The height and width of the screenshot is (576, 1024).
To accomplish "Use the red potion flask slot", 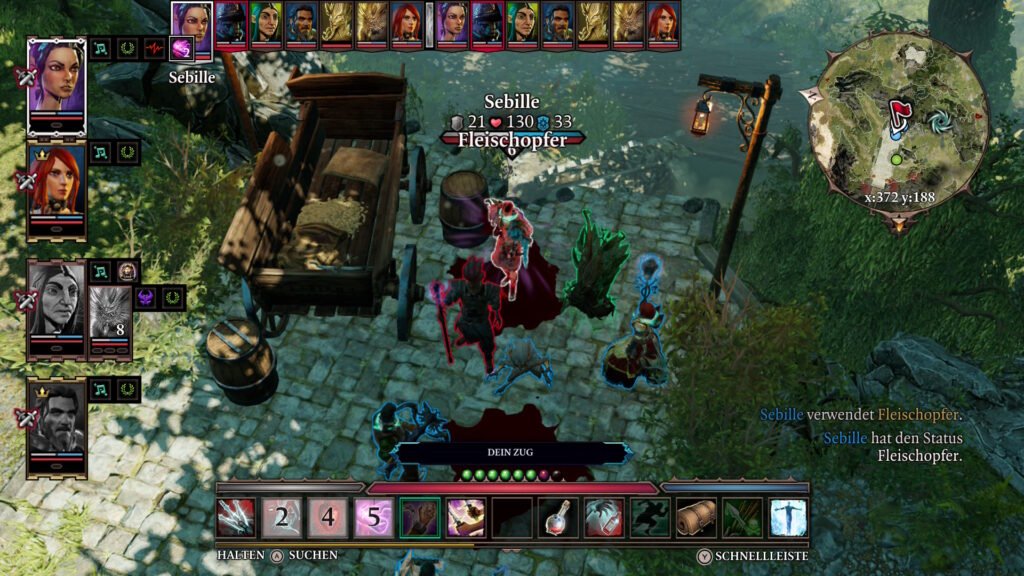I will 558,517.
